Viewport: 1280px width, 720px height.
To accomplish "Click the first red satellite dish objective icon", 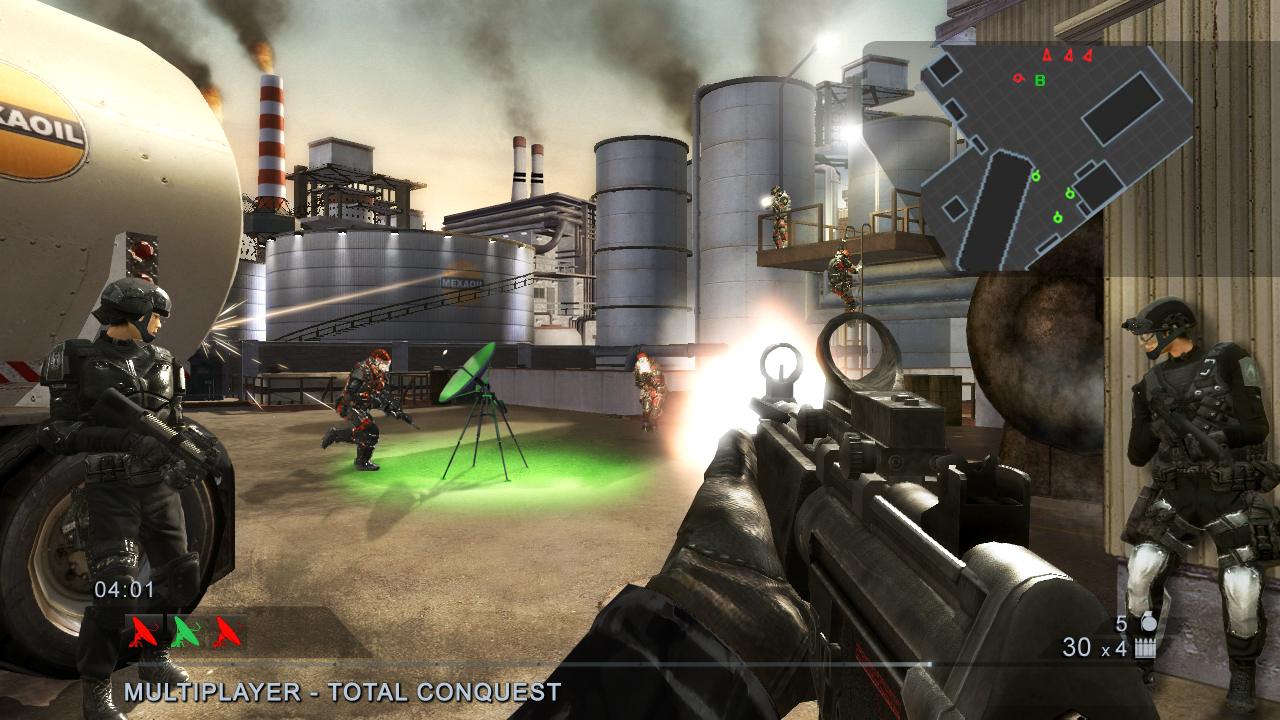I will coord(143,634).
